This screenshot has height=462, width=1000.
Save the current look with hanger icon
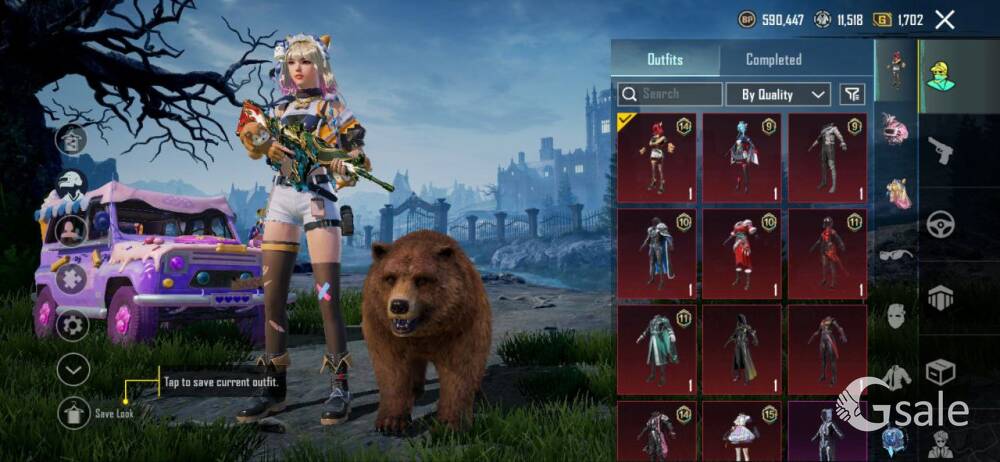pyautogui.click(x=74, y=412)
